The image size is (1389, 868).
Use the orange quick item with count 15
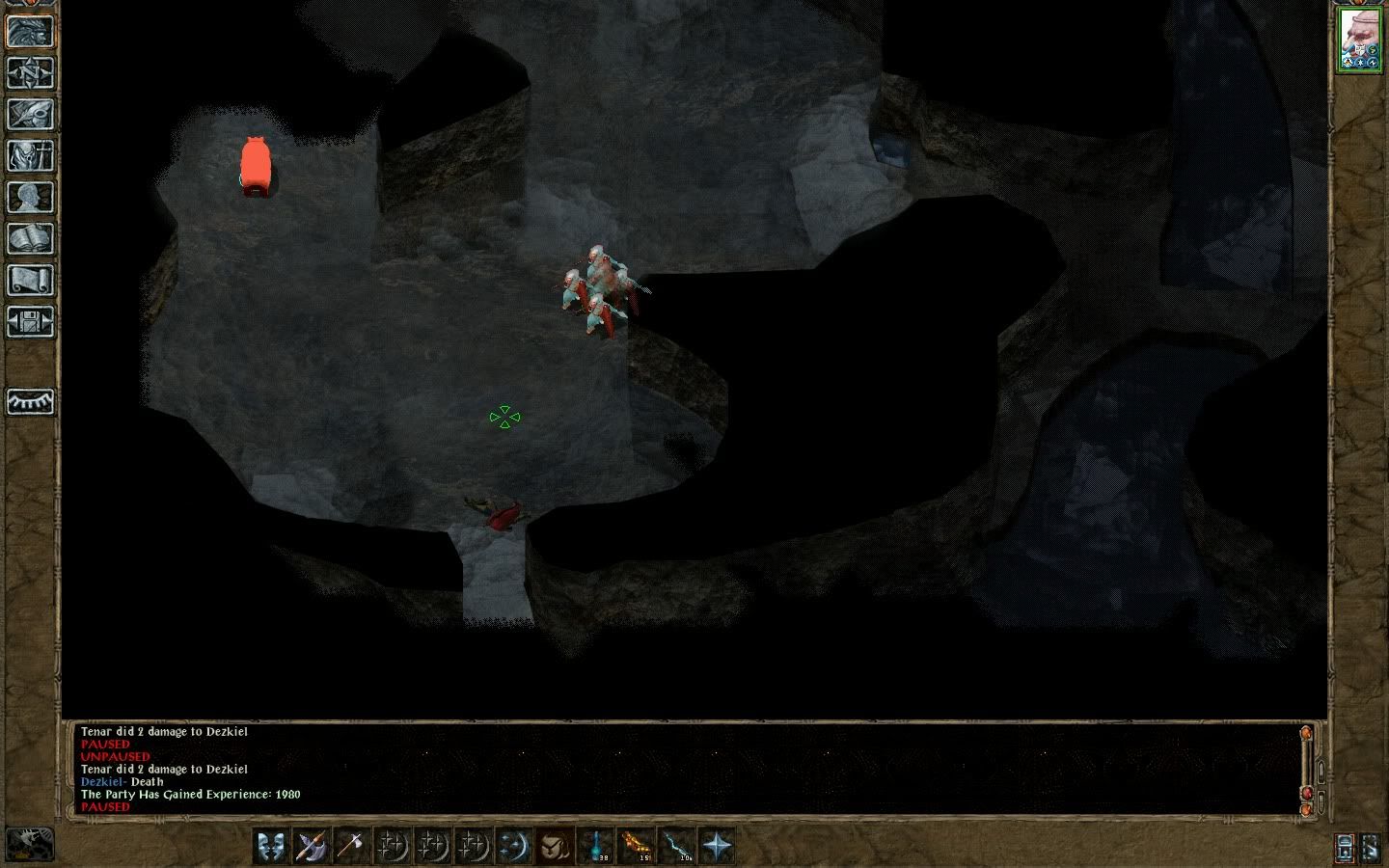tap(637, 846)
